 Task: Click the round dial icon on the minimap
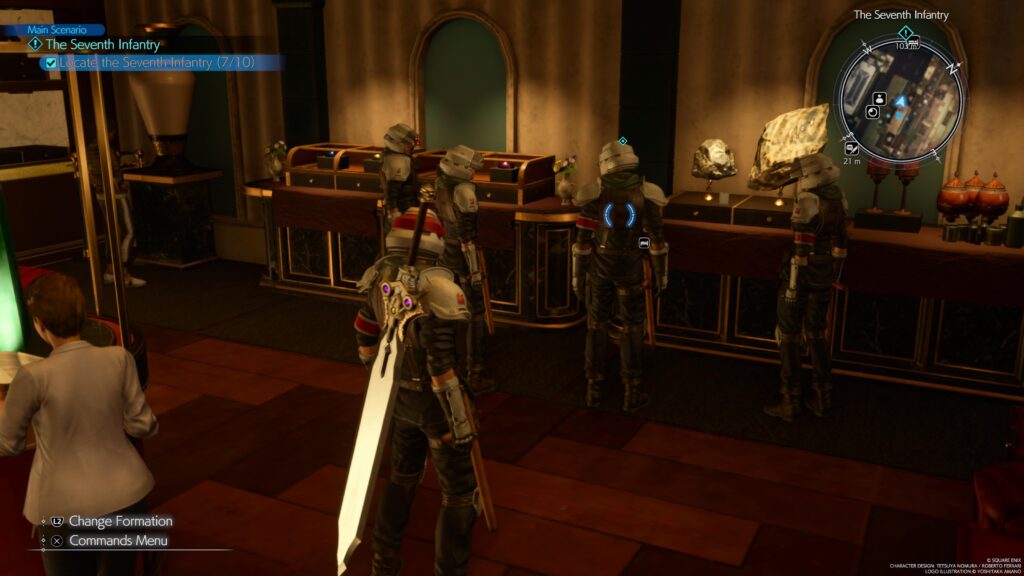point(872,112)
